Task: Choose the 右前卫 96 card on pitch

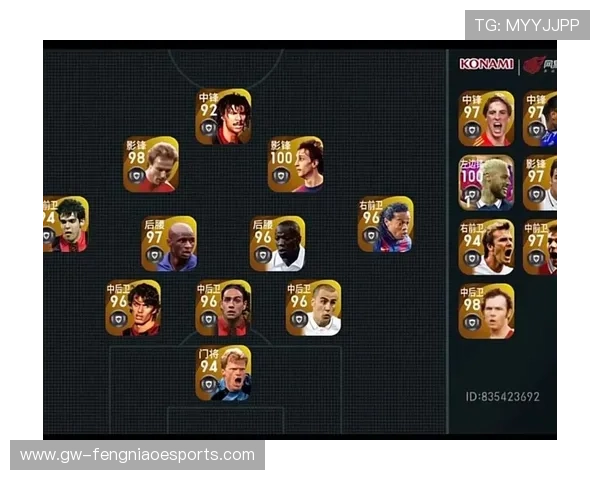Action: pyautogui.click(x=385, y=224)
